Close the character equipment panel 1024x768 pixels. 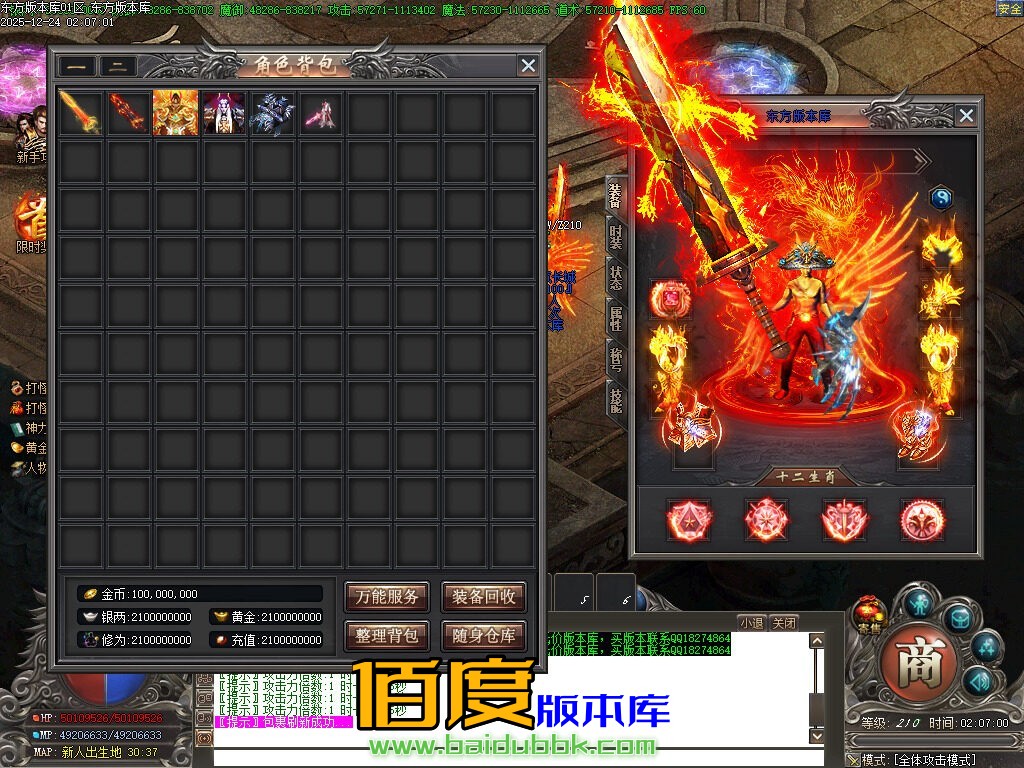click(966, 116)
